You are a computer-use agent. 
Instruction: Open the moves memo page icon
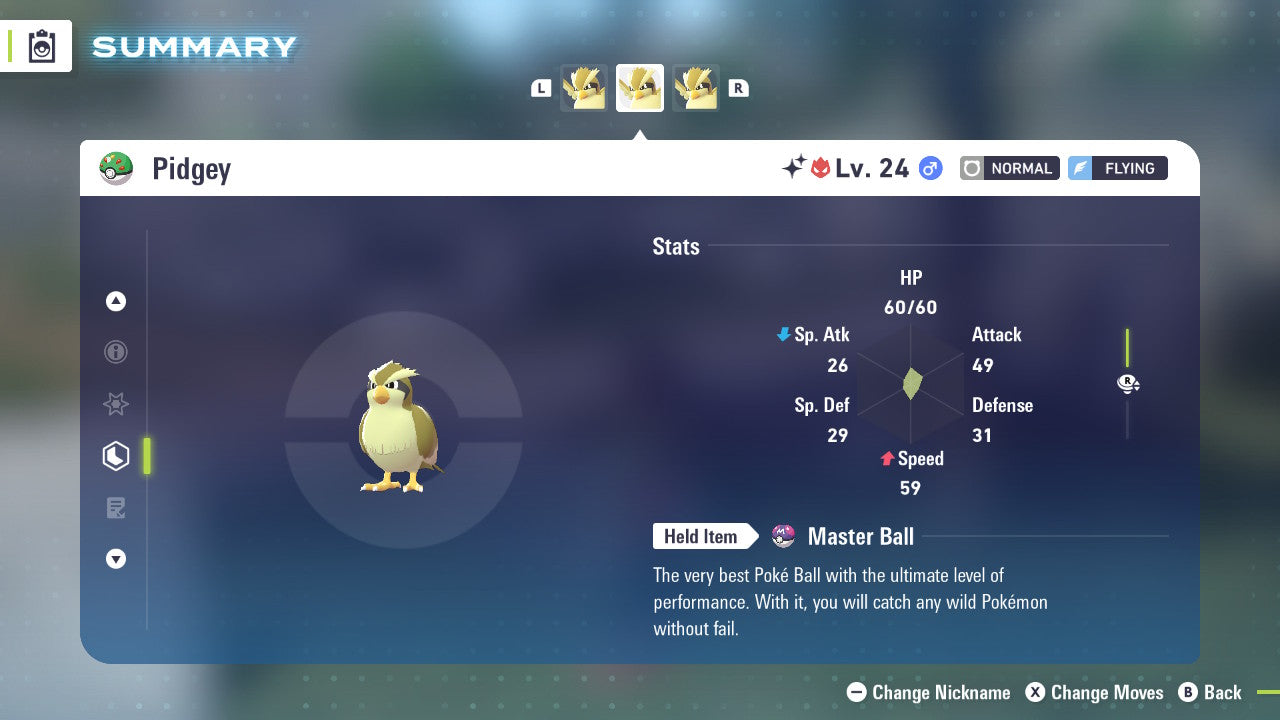tap(116, 508)
